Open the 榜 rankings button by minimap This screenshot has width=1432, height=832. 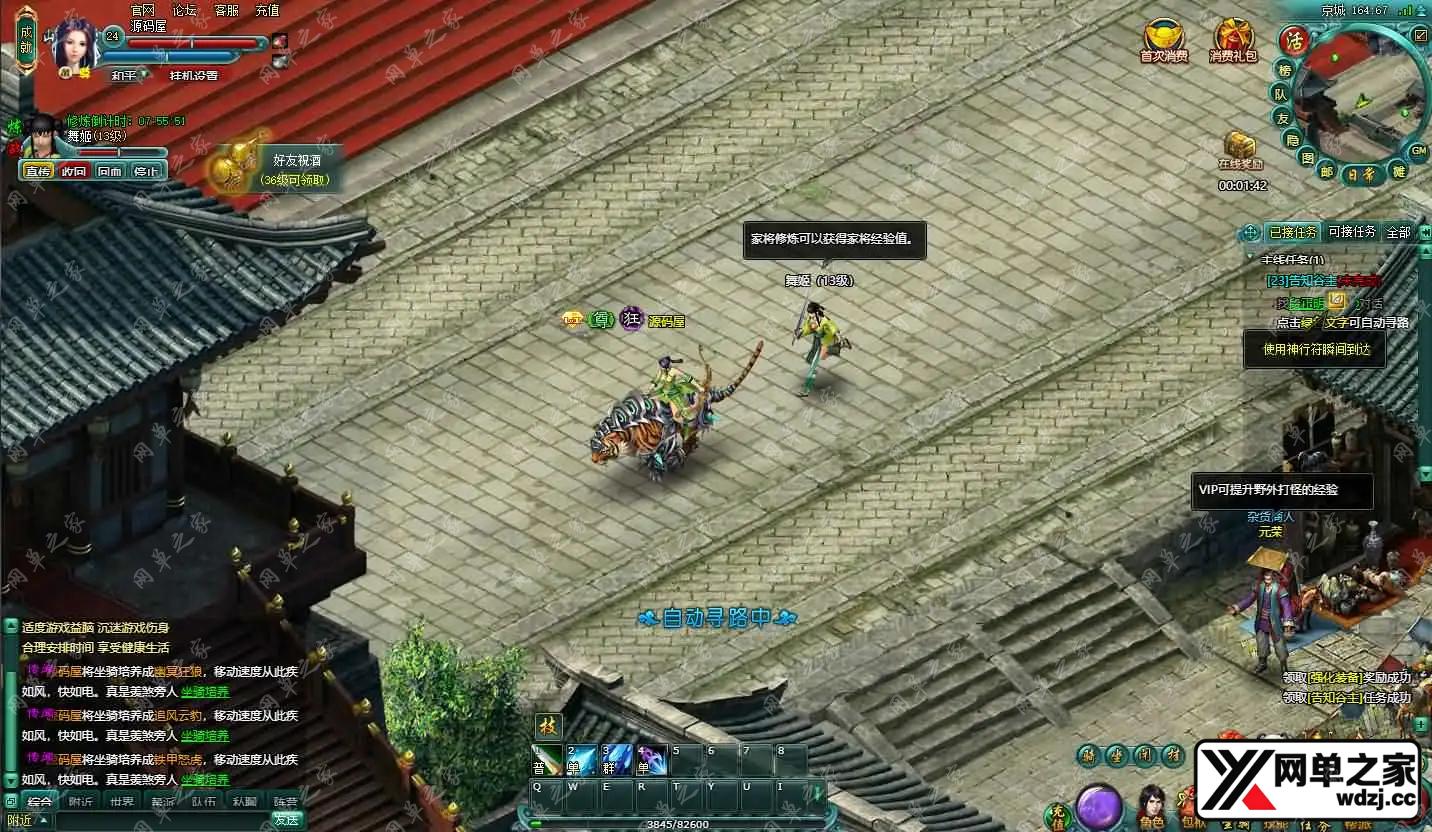click(1285, 70)
